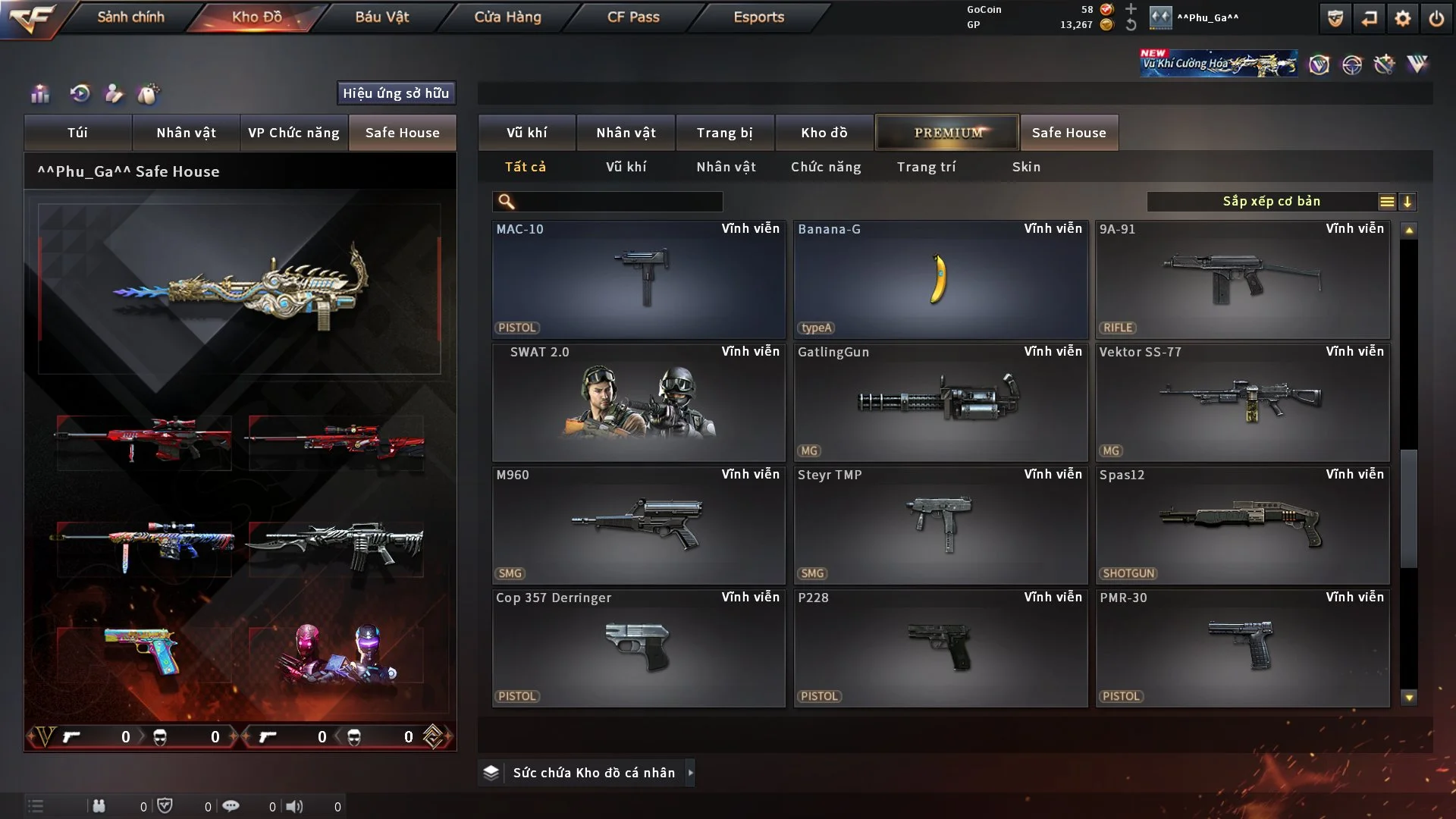The image size is (1456, 819).
Task: Switch to the Báu Vật tab
Action: pyautogui.click(x=381, y=17)
